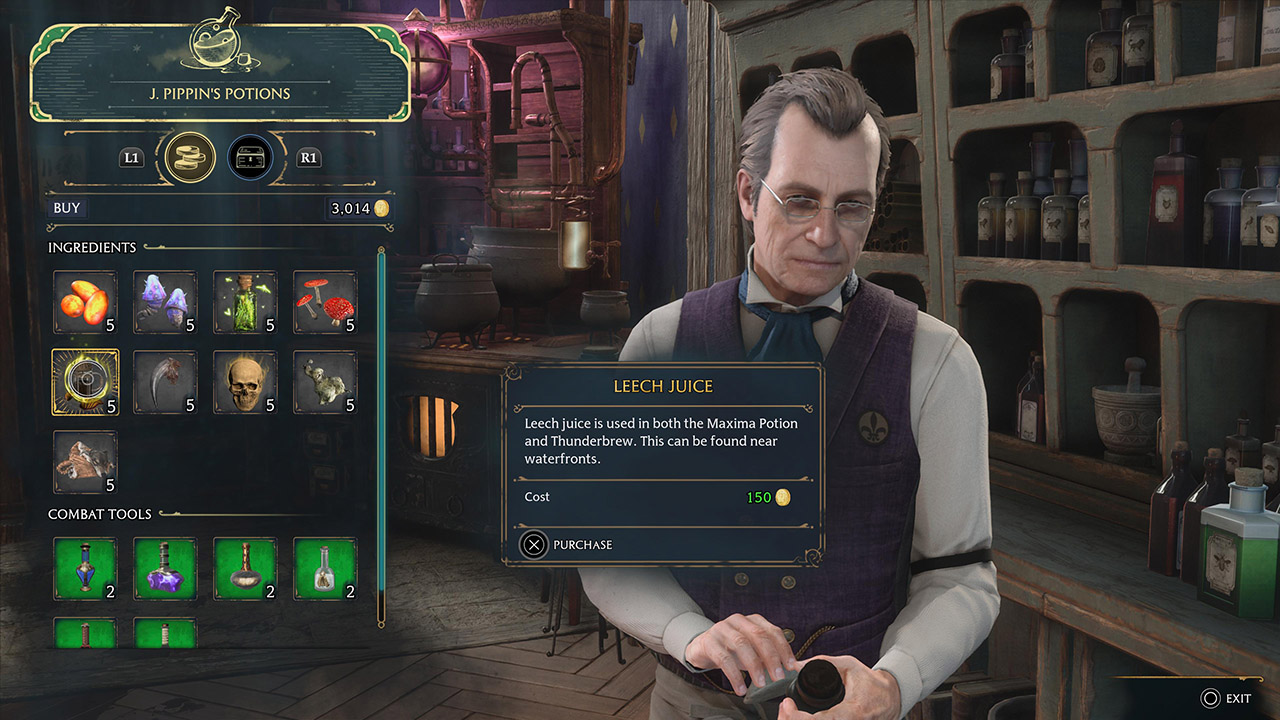Choose the clear glass bottle combat tool
This screenshot has width=1280, height=720.
click(x=325, y=569)
